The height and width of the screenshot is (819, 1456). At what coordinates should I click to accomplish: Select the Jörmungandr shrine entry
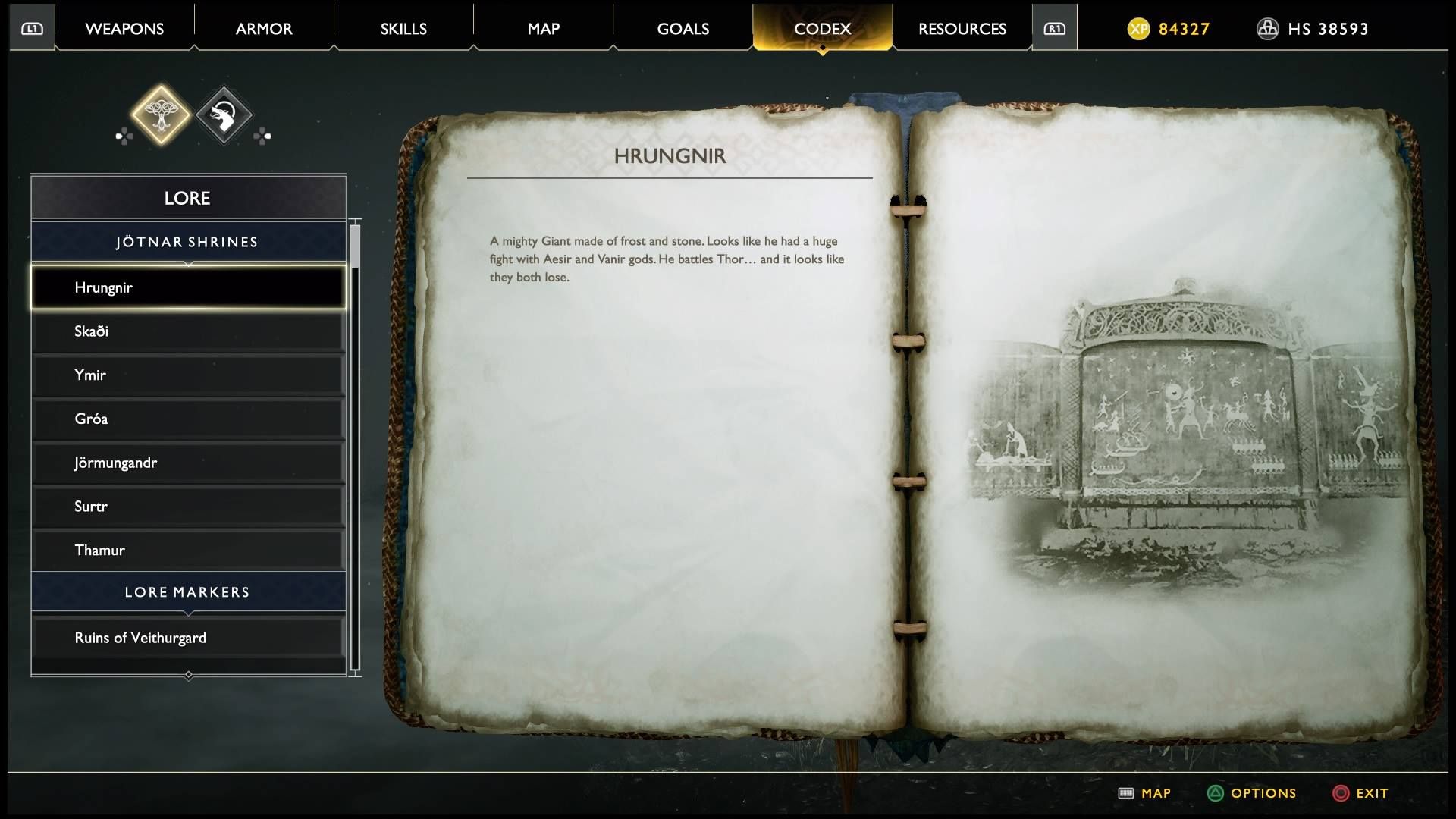[x=187, y=463]
